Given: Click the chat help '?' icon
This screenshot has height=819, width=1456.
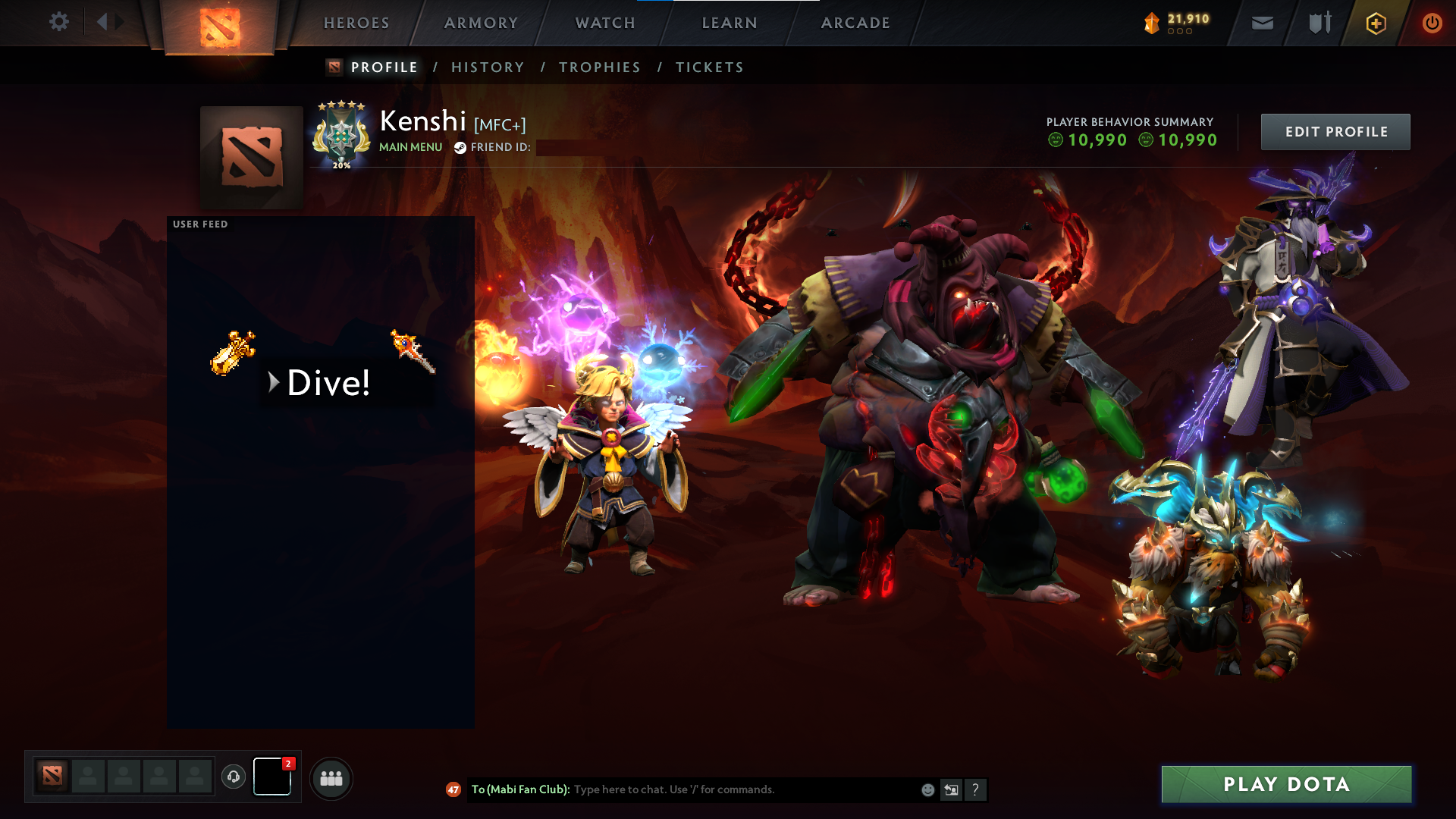Looking at the screenshot, I should [x=976, y=789].
